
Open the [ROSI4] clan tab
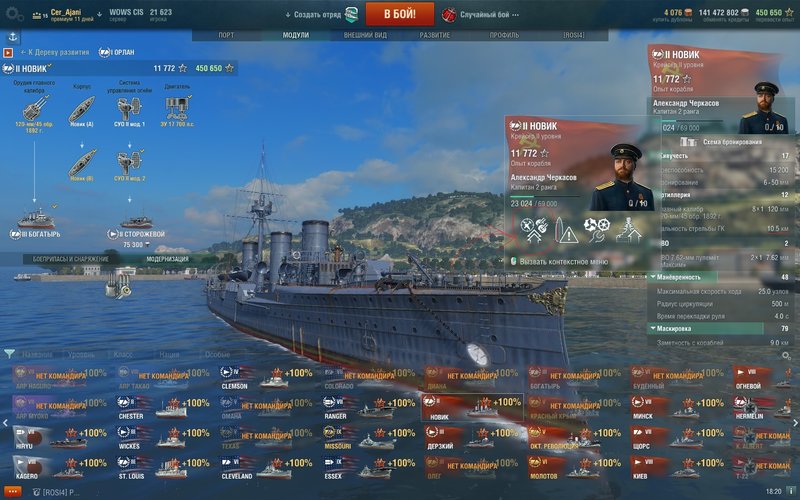(573, 35)
